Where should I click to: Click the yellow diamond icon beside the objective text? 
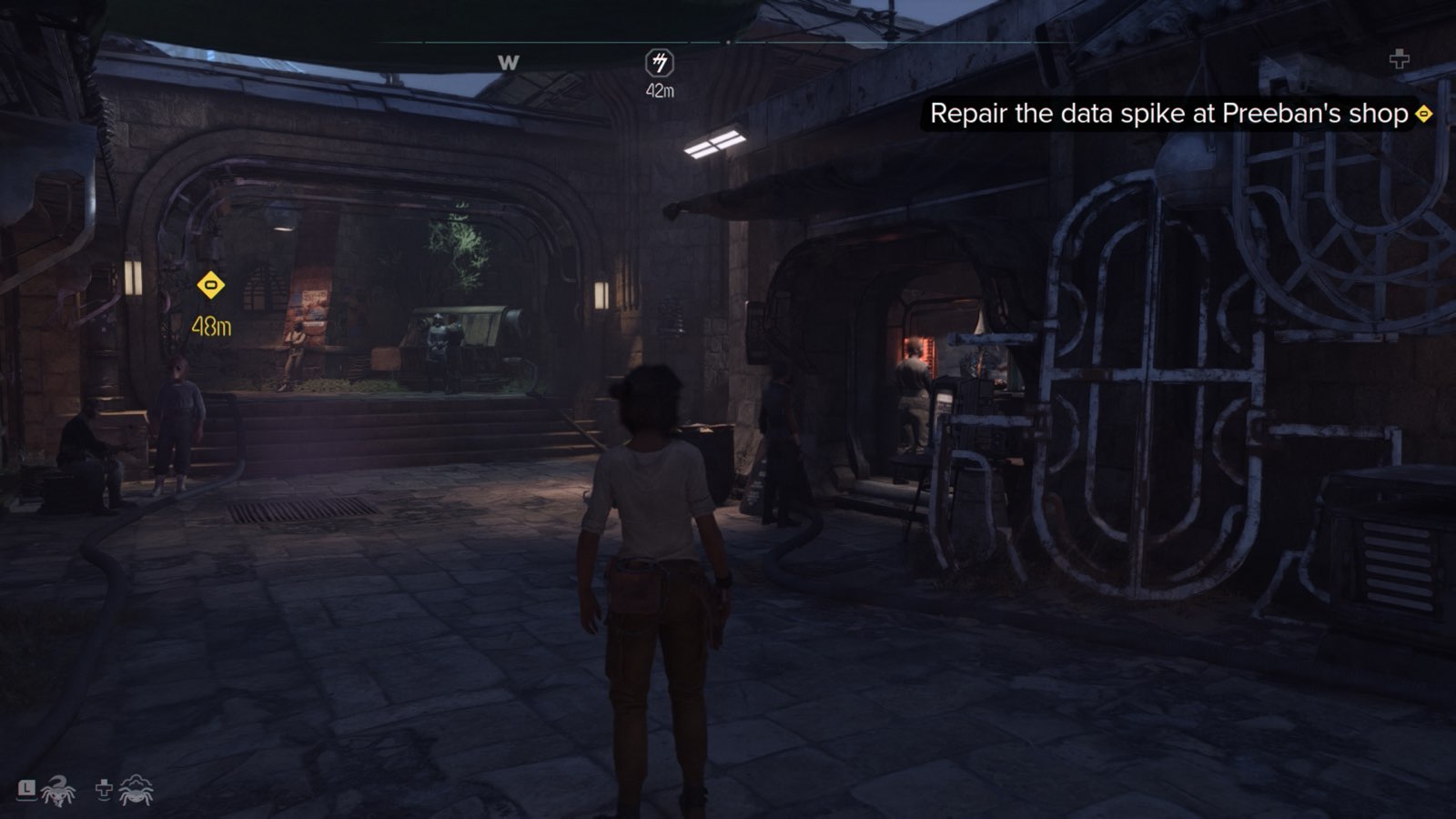(1423, 114)
